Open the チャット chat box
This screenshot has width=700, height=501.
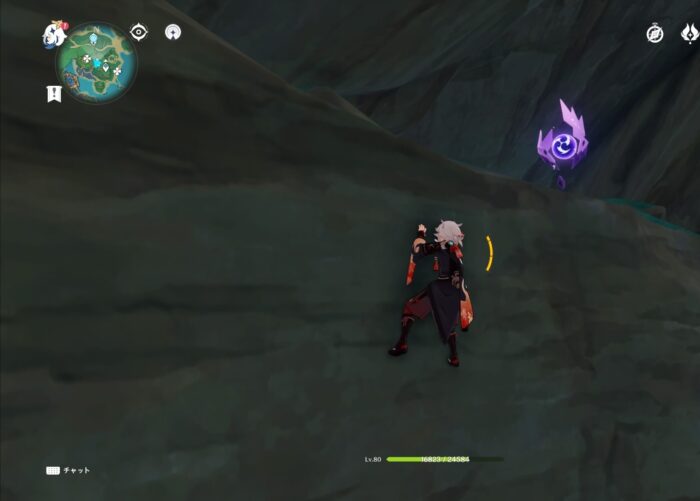coord(69,470)
